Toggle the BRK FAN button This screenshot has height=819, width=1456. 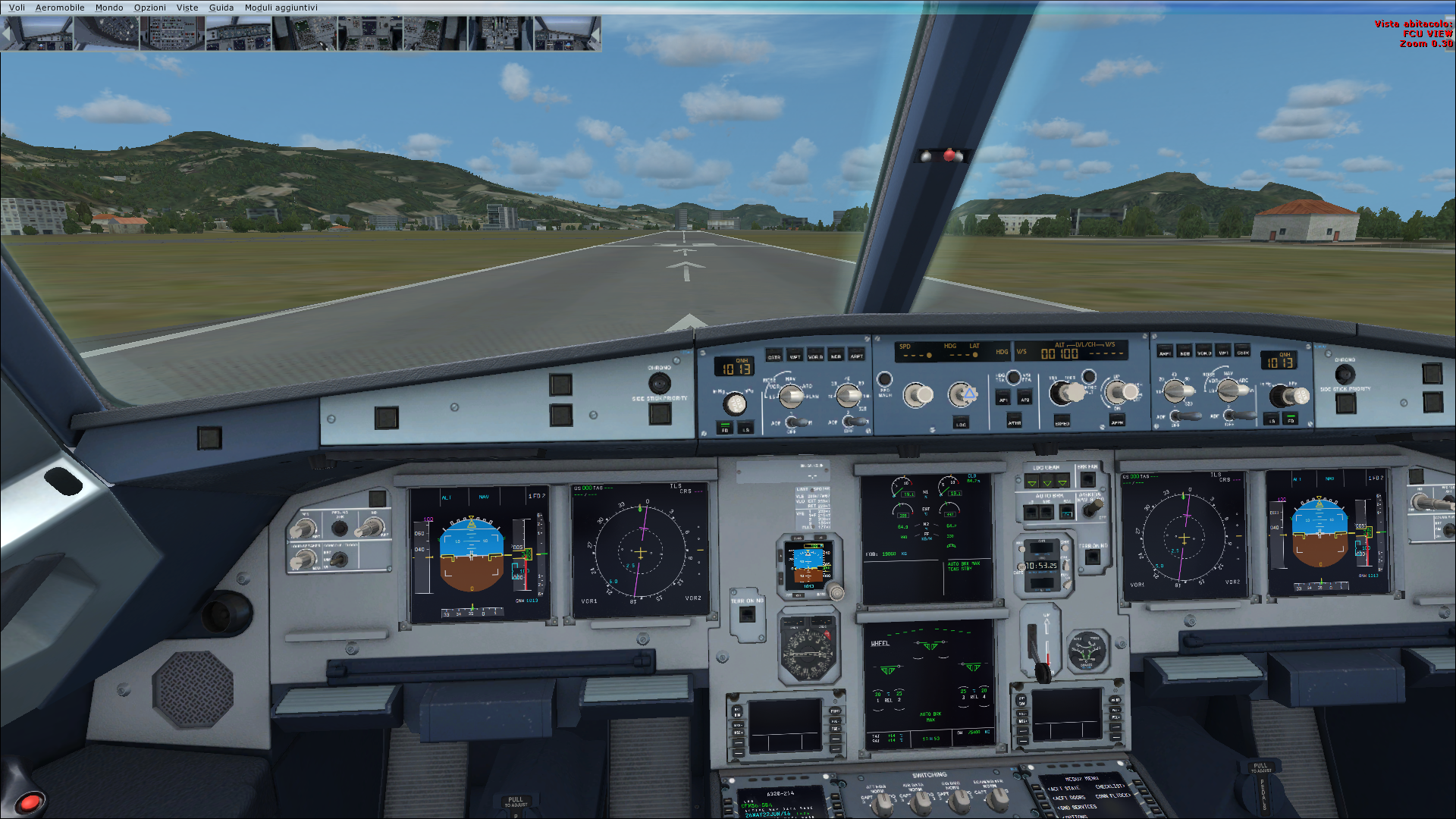coord(1087,478)
